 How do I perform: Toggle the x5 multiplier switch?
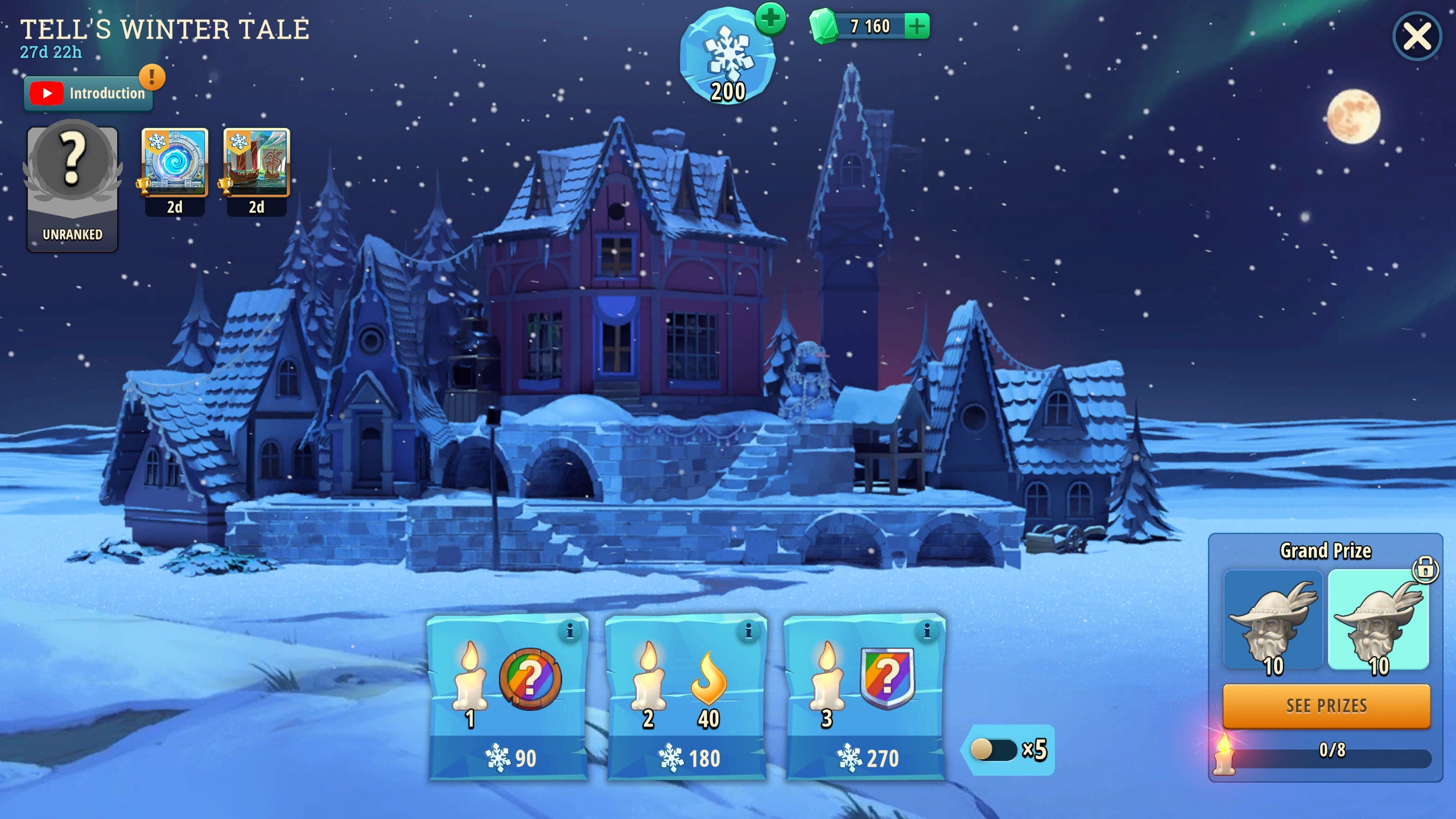click(x=993, y=750)
